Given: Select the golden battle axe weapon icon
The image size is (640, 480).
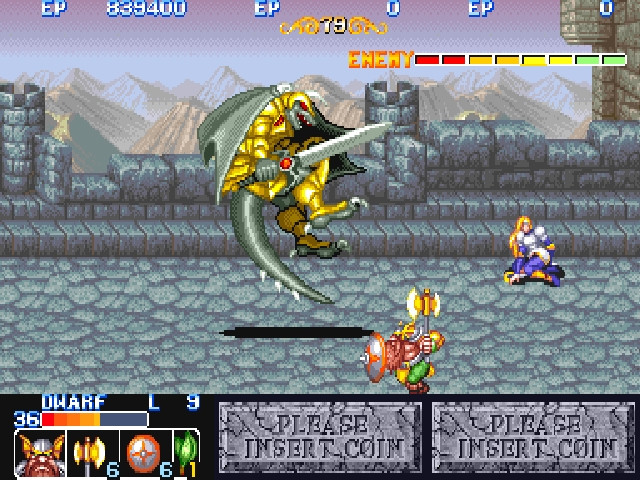Looking at the screenshot, I should 90,452.
